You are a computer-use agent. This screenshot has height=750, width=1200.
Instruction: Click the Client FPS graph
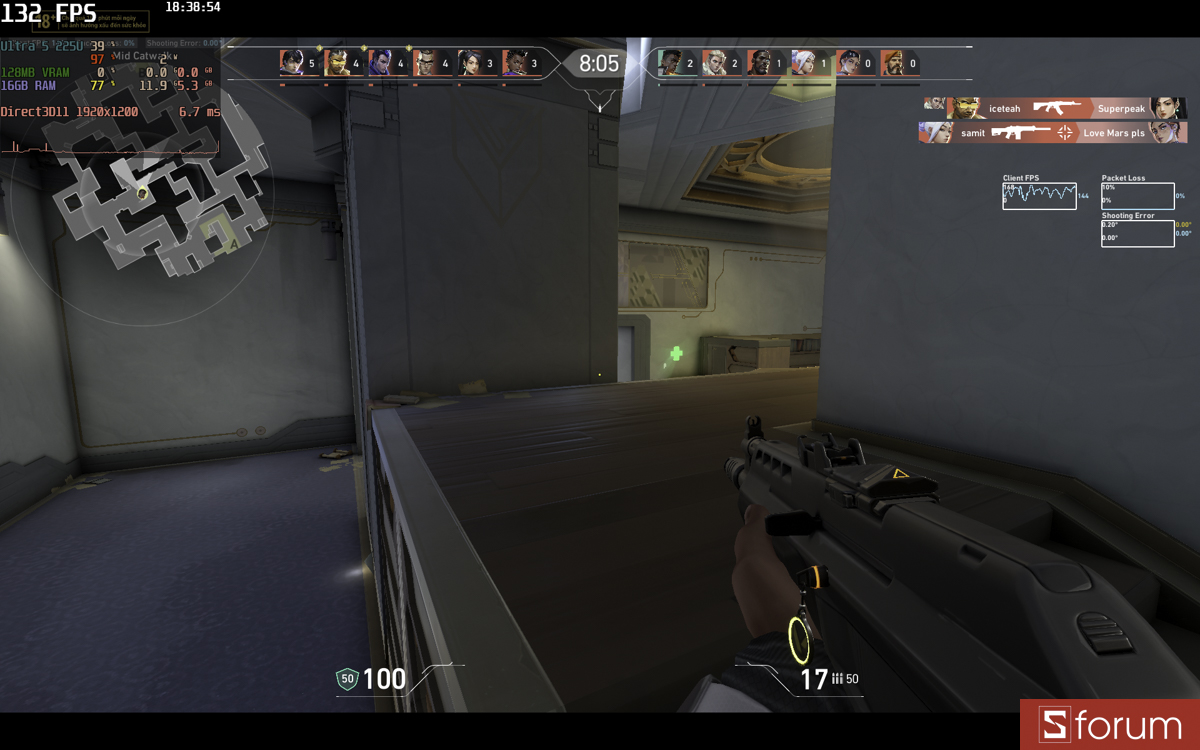[1039, 196]
